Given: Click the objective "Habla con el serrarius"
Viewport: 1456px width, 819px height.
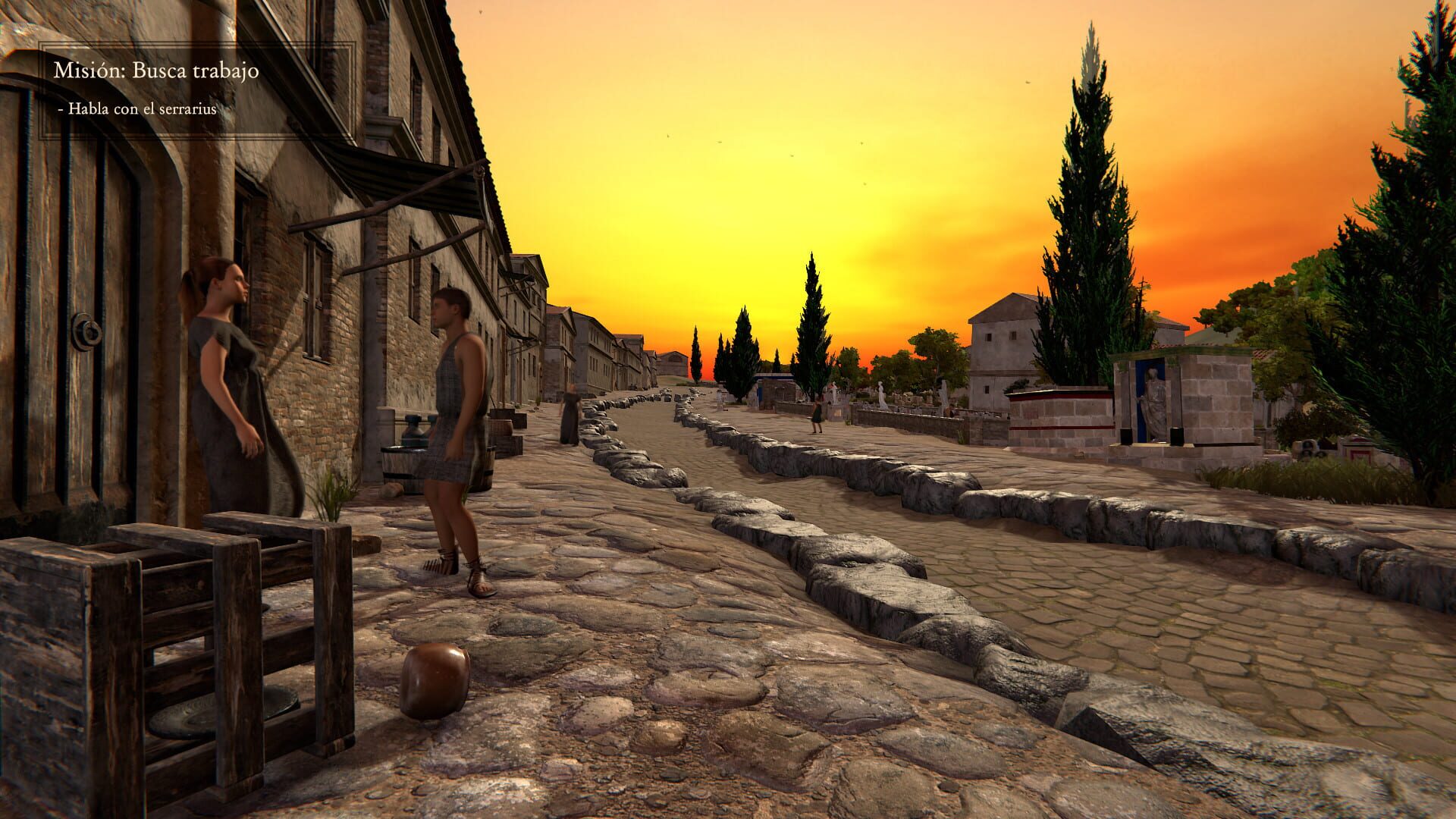Looking at the screenshot, I should coord(138,110).
